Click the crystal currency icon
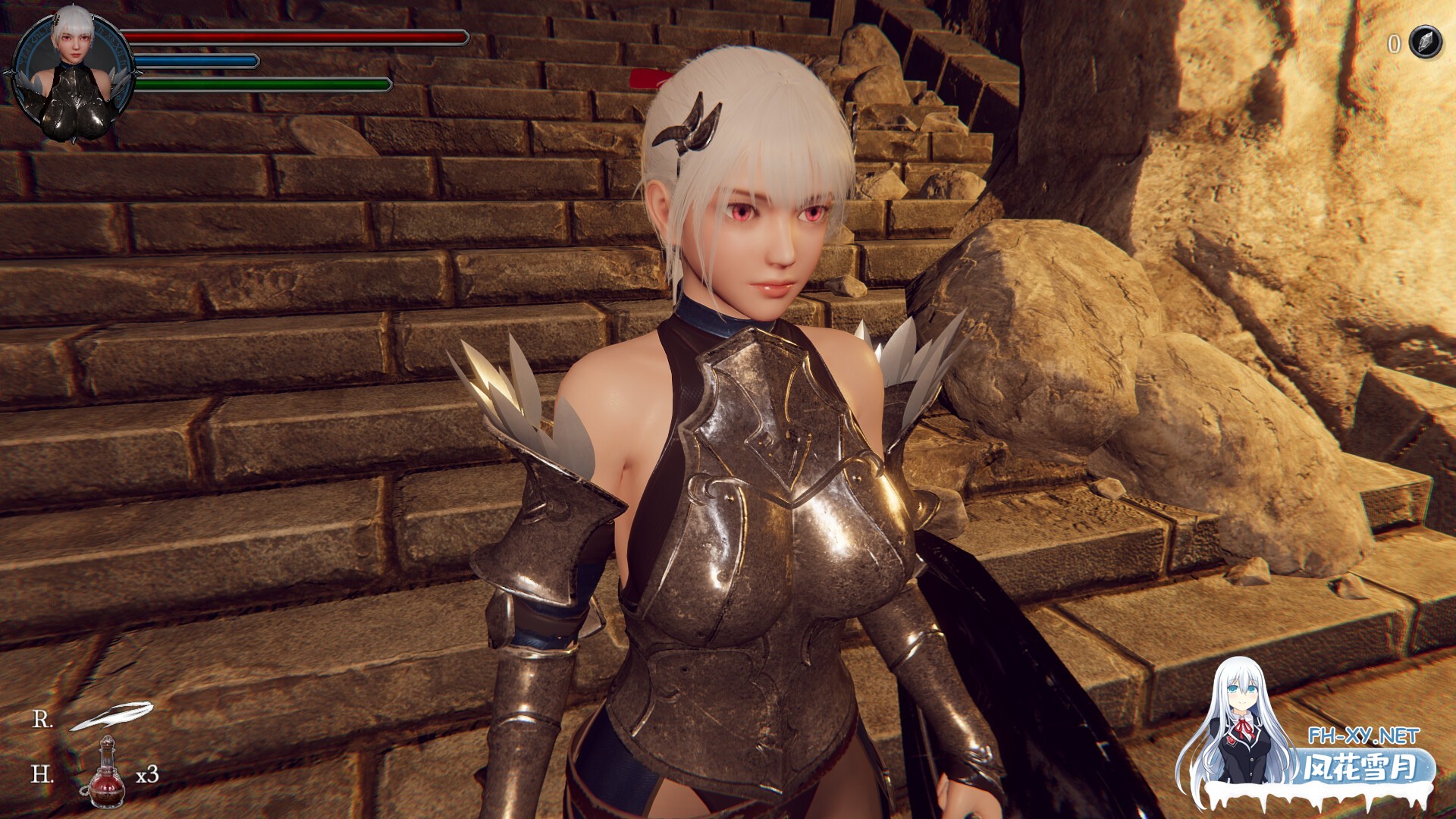The image size is (1456, 819). pos(1425,42)
